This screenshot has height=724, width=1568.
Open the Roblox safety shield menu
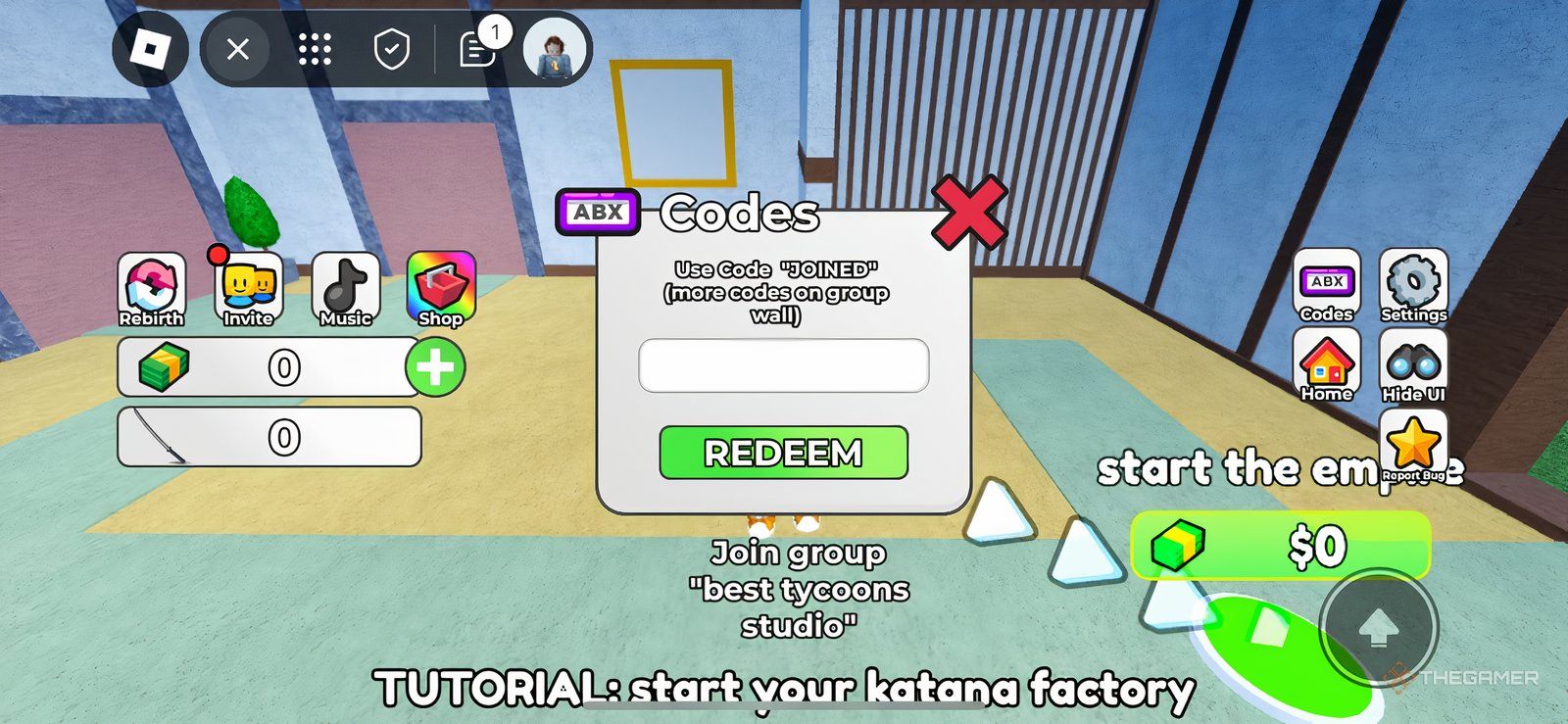point(390,47)
